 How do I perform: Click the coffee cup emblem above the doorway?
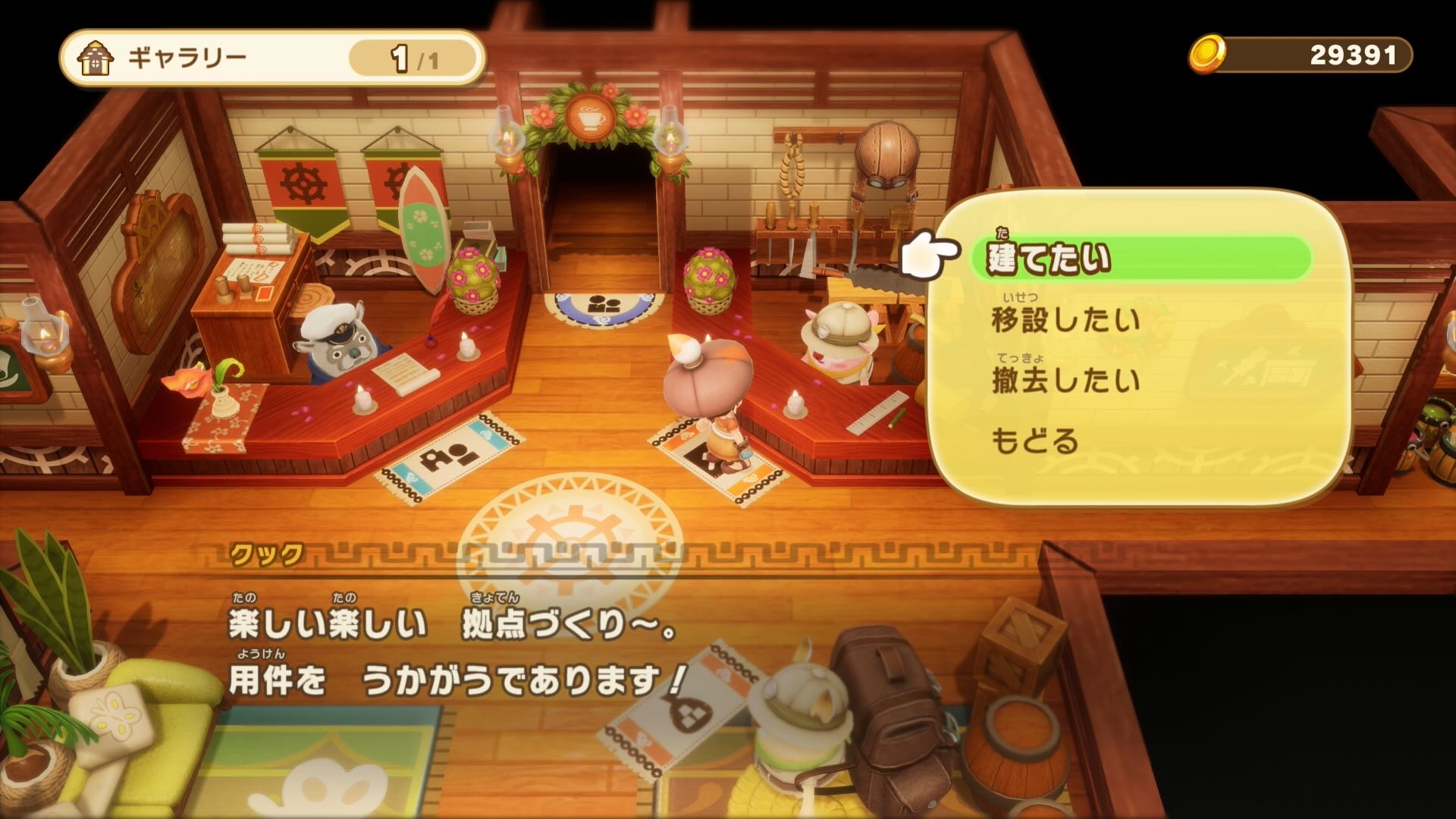[591, 115]
